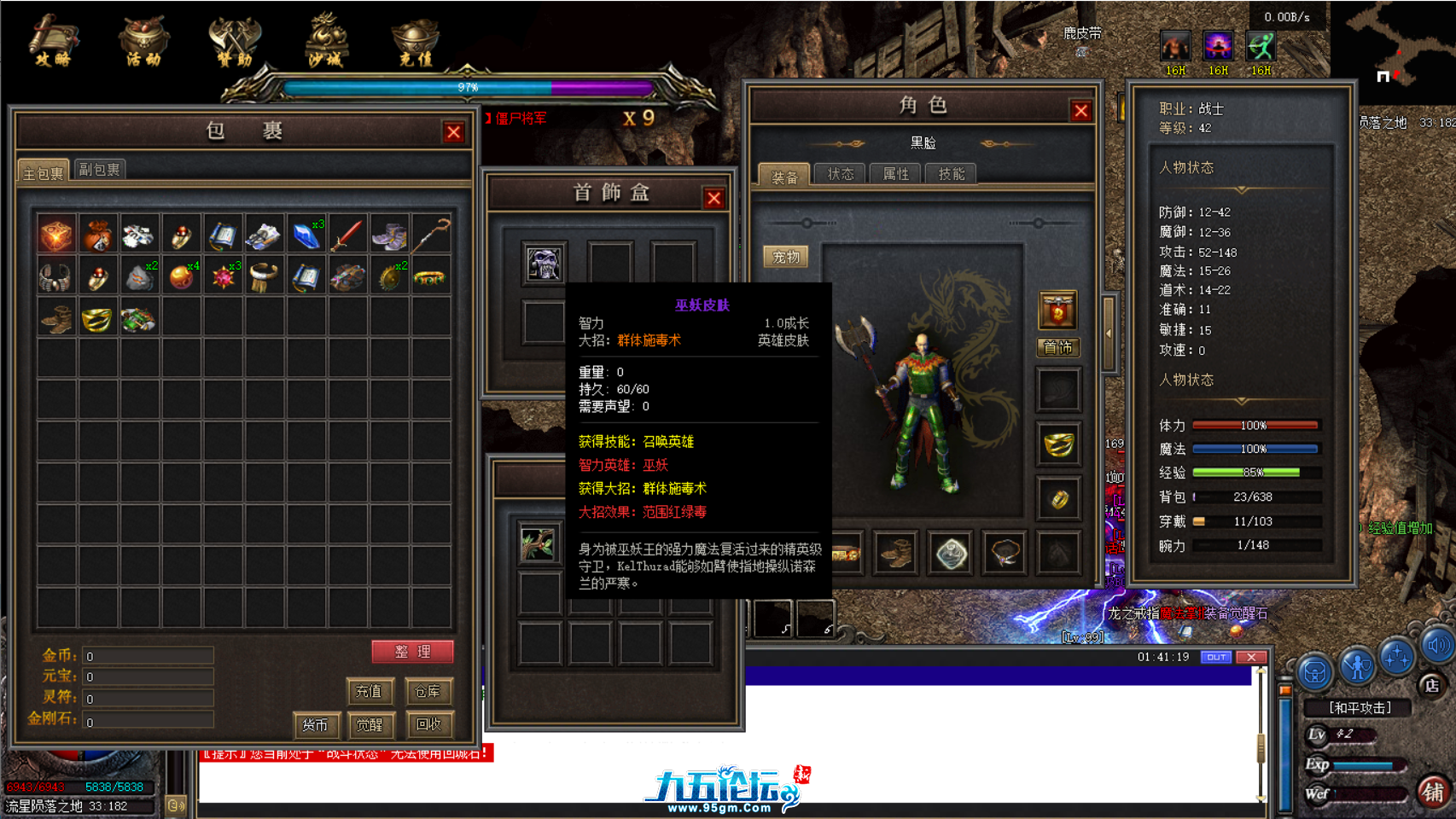Open the warehouse chest icon near minimap controls

click(1314, 672)
